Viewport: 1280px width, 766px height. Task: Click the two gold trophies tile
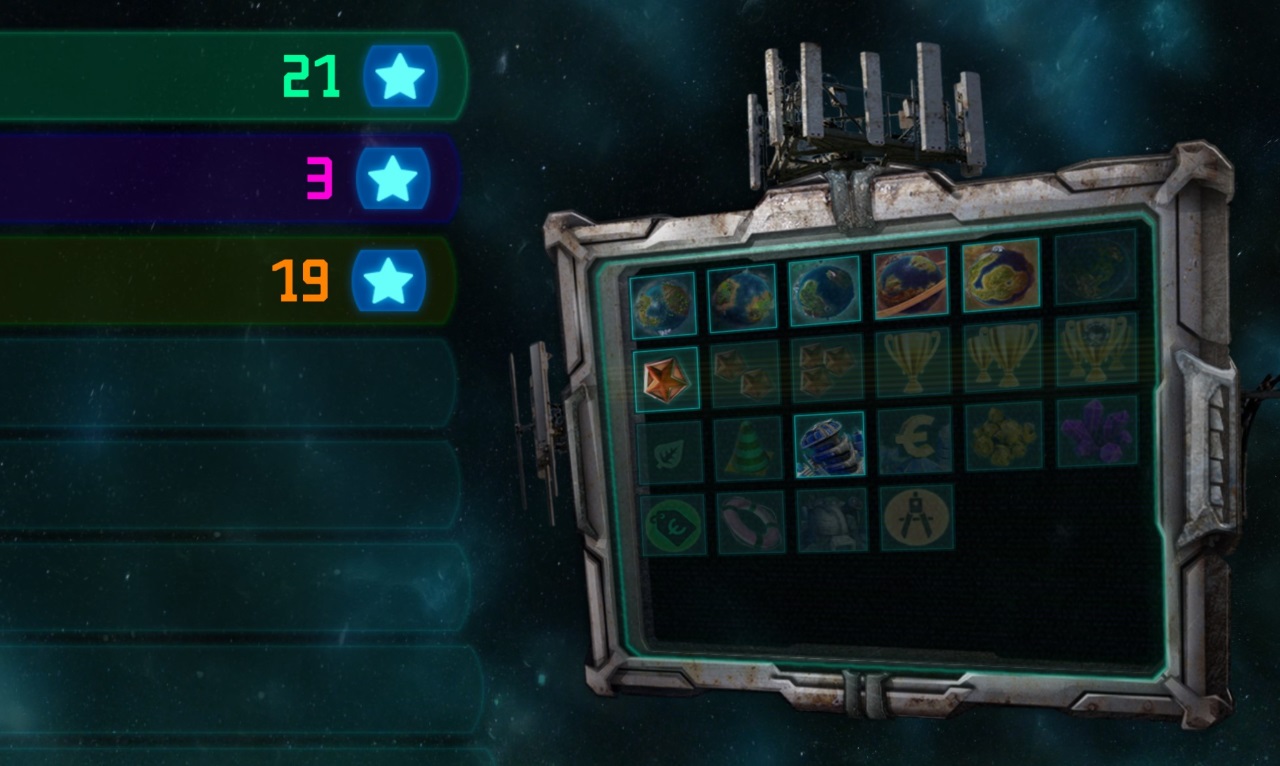[x=1002, y=355]
